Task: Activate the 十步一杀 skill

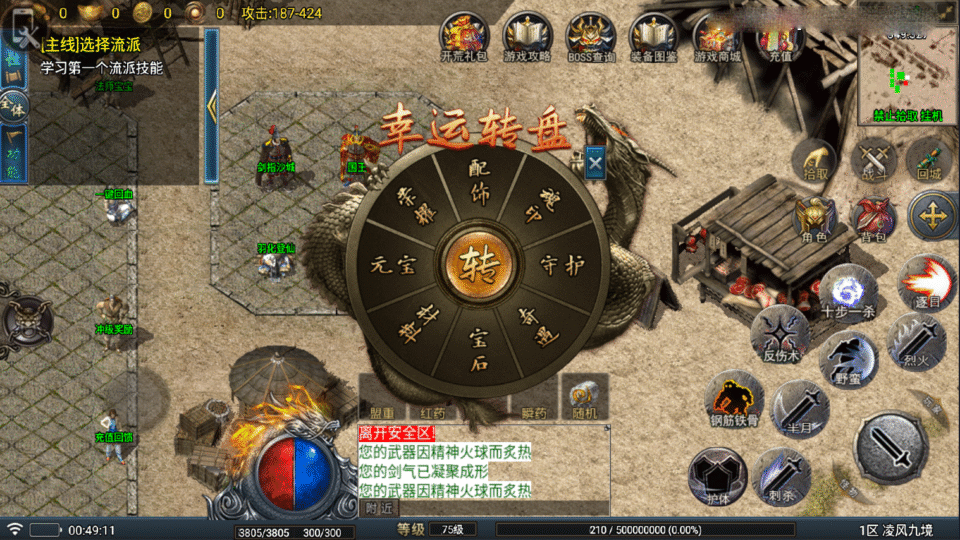Action: point(848,292)
